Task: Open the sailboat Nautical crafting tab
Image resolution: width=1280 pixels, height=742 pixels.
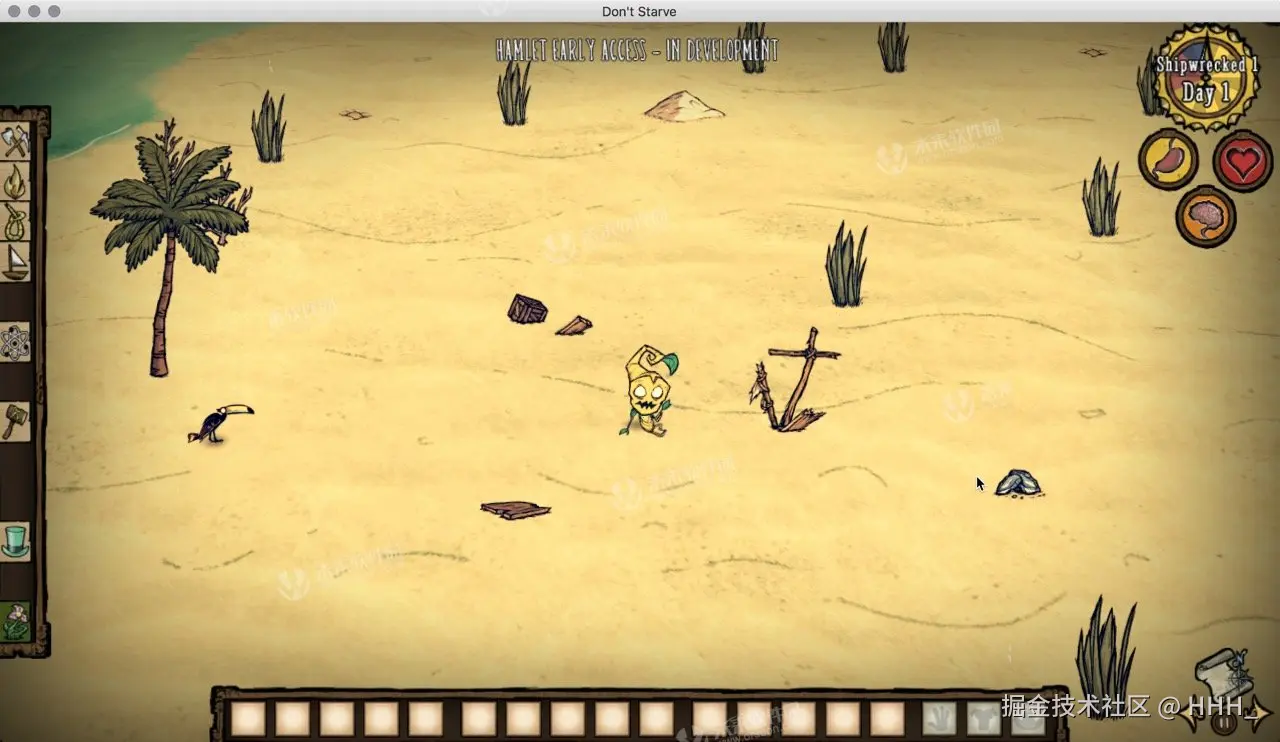Action: point(16,262)
